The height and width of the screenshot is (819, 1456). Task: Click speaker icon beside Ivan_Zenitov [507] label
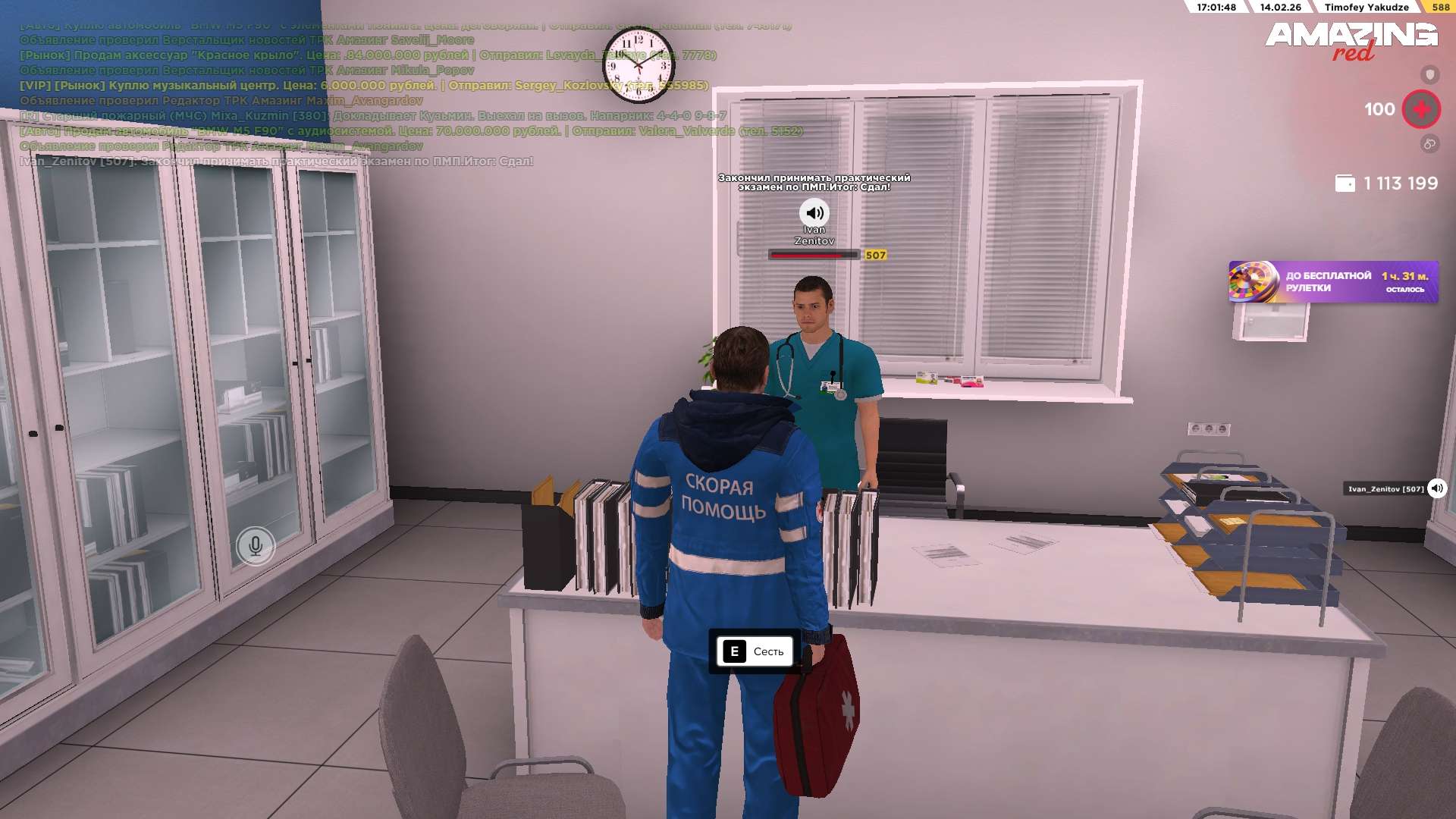tap(1436, 488)
